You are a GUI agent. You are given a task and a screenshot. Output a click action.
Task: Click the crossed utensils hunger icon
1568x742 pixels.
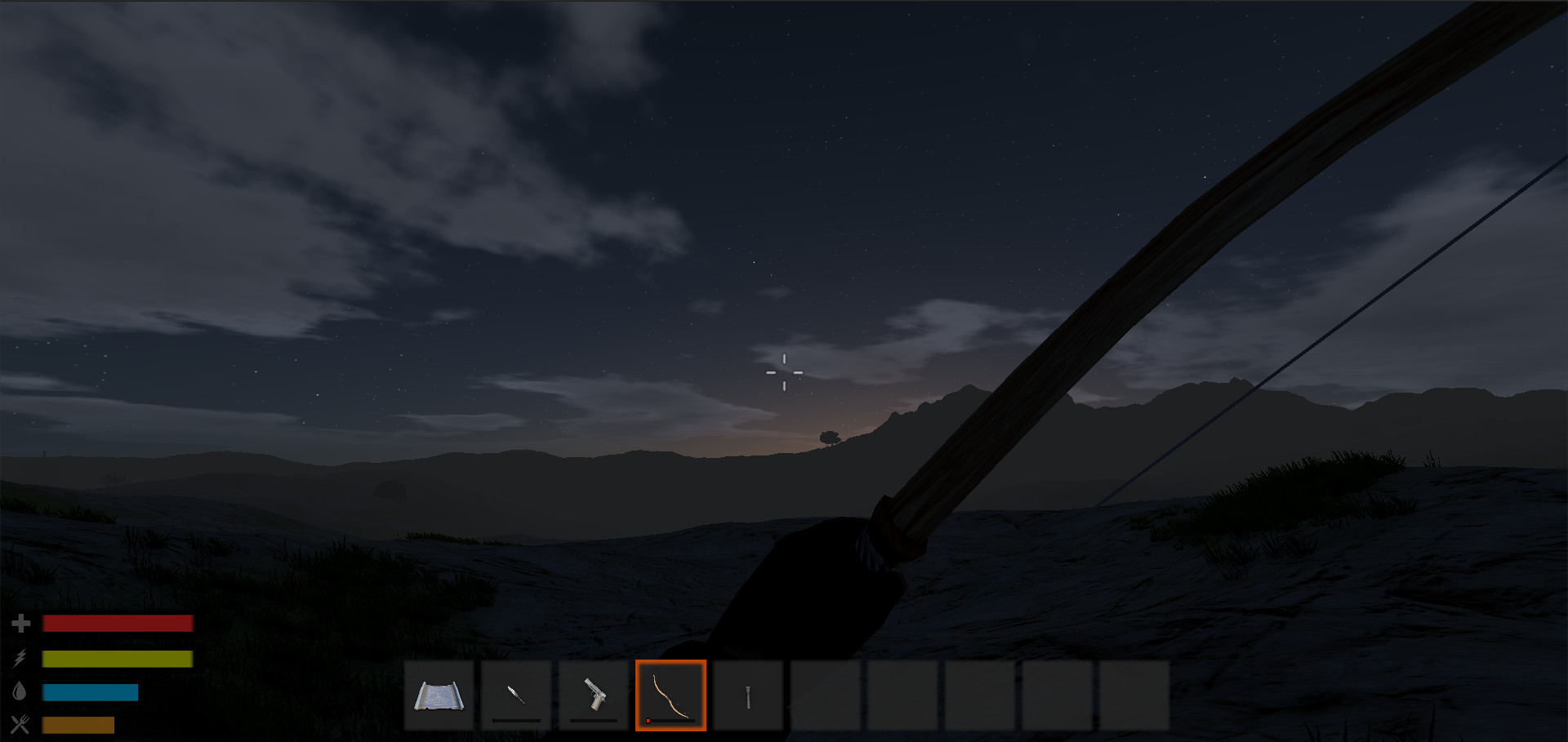[22, 723]
